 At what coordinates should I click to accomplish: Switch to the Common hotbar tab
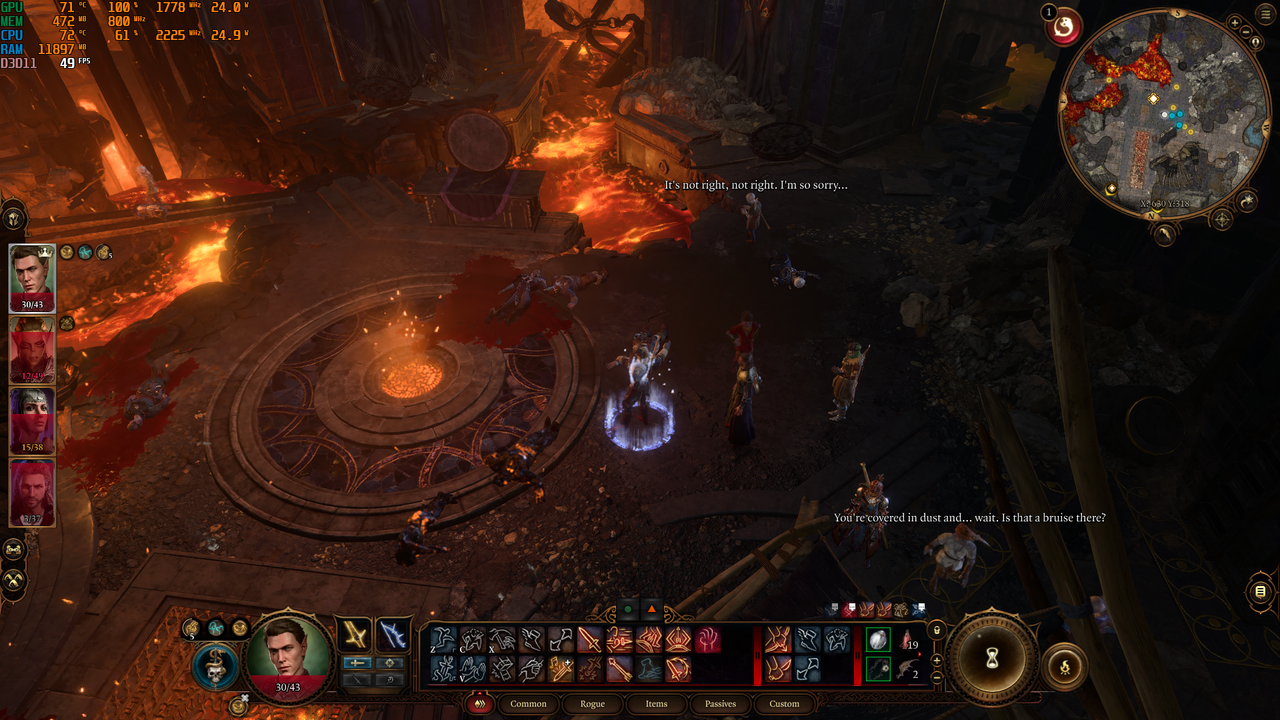click(x=528, y=704)
